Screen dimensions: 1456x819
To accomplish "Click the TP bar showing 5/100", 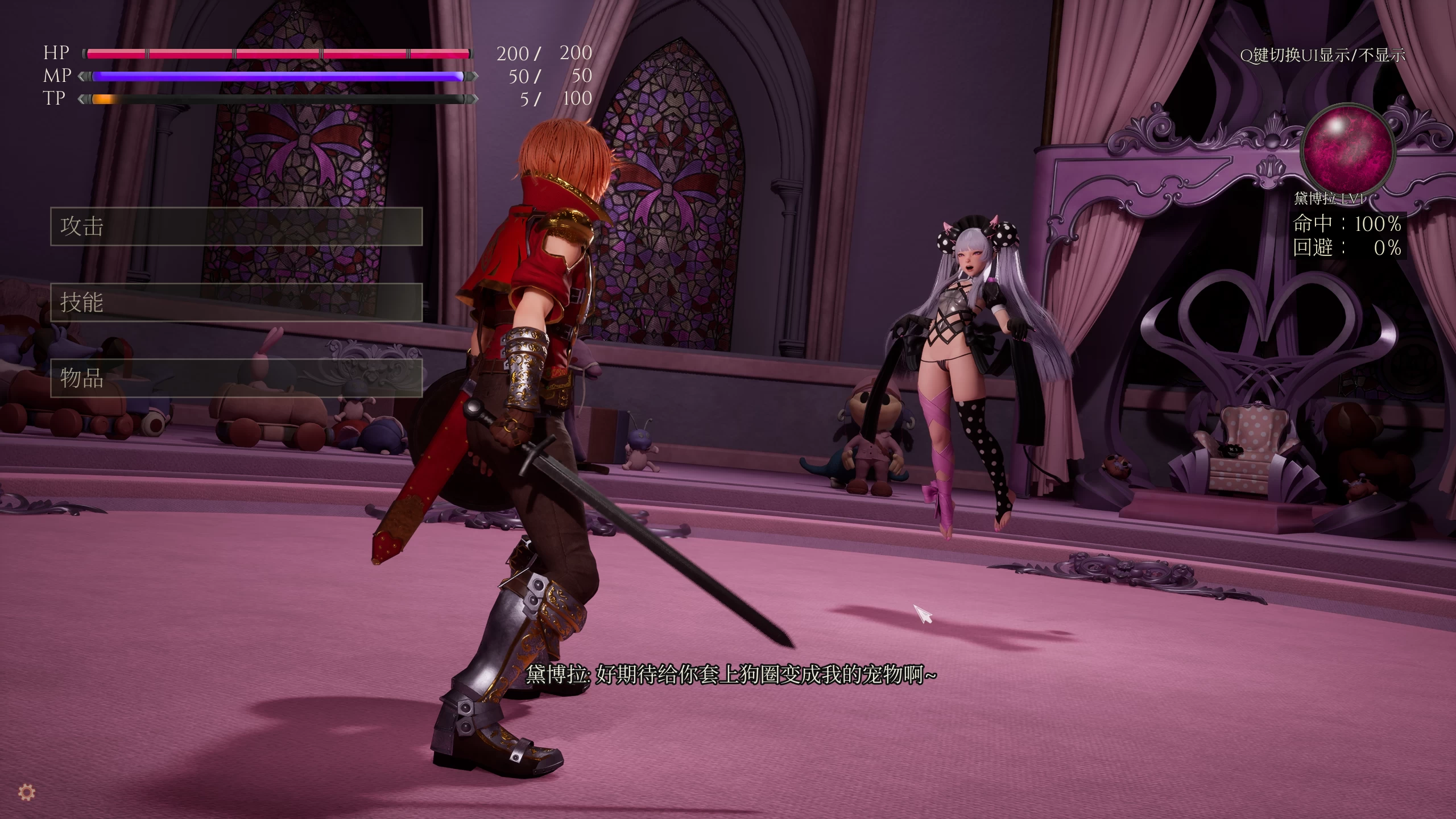I will 279,99.
